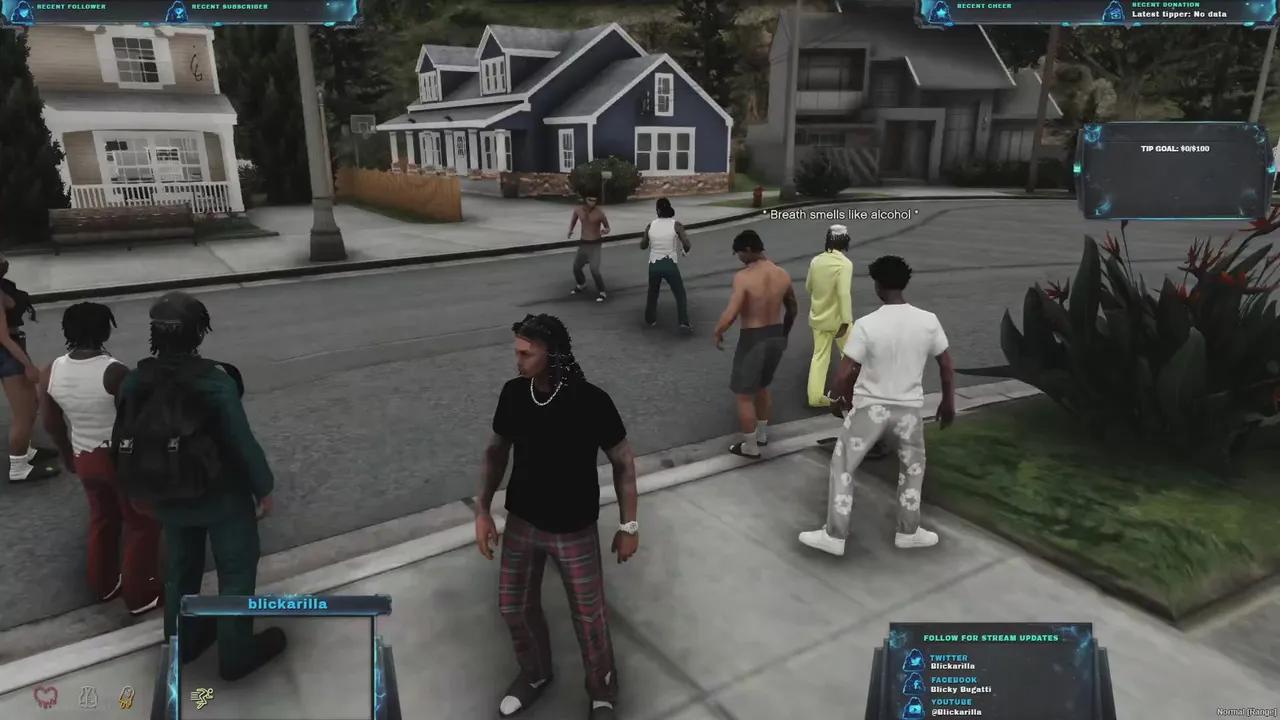Click the bleeding heart health icon

click(x=45, y=697)
